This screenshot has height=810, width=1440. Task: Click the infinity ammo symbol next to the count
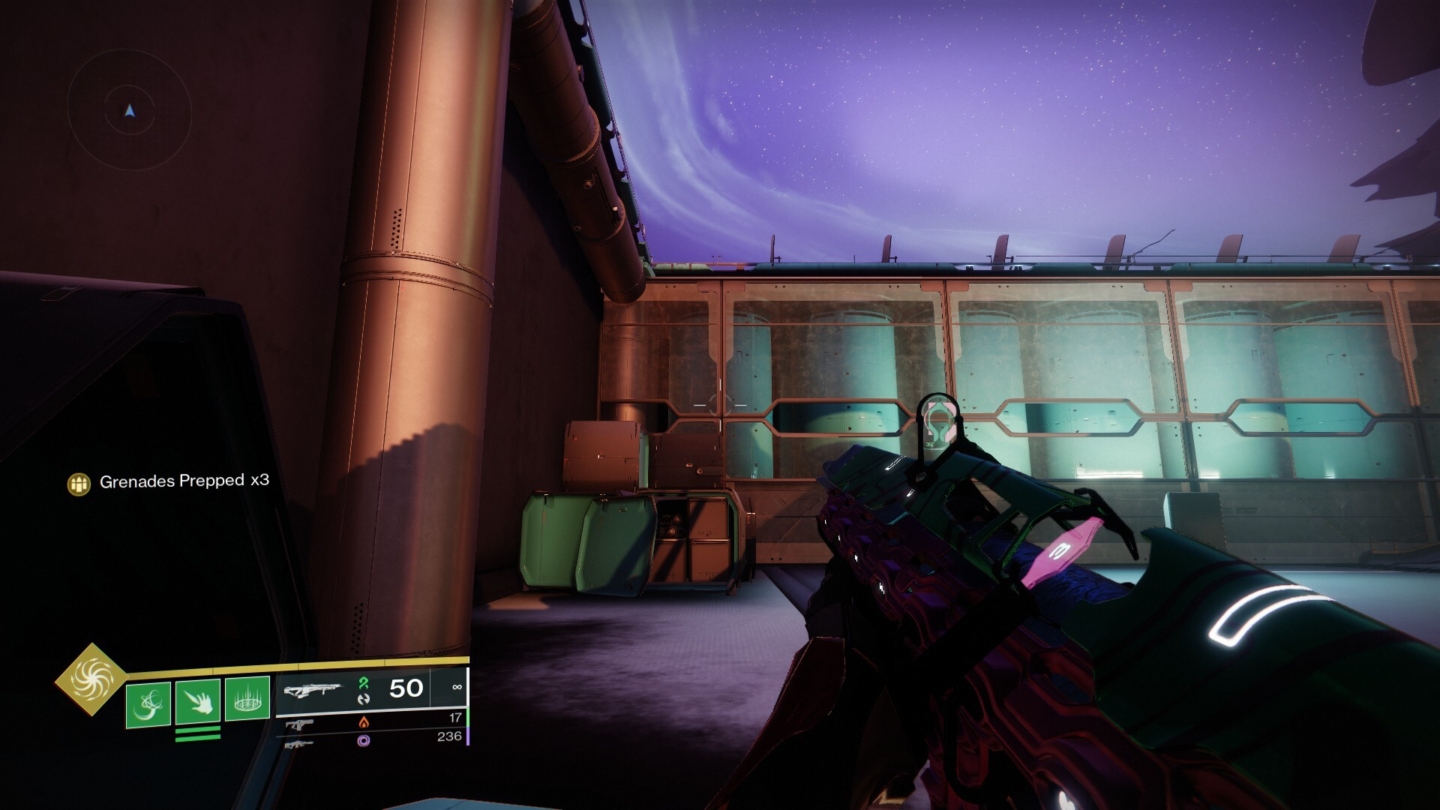[455, 687]
